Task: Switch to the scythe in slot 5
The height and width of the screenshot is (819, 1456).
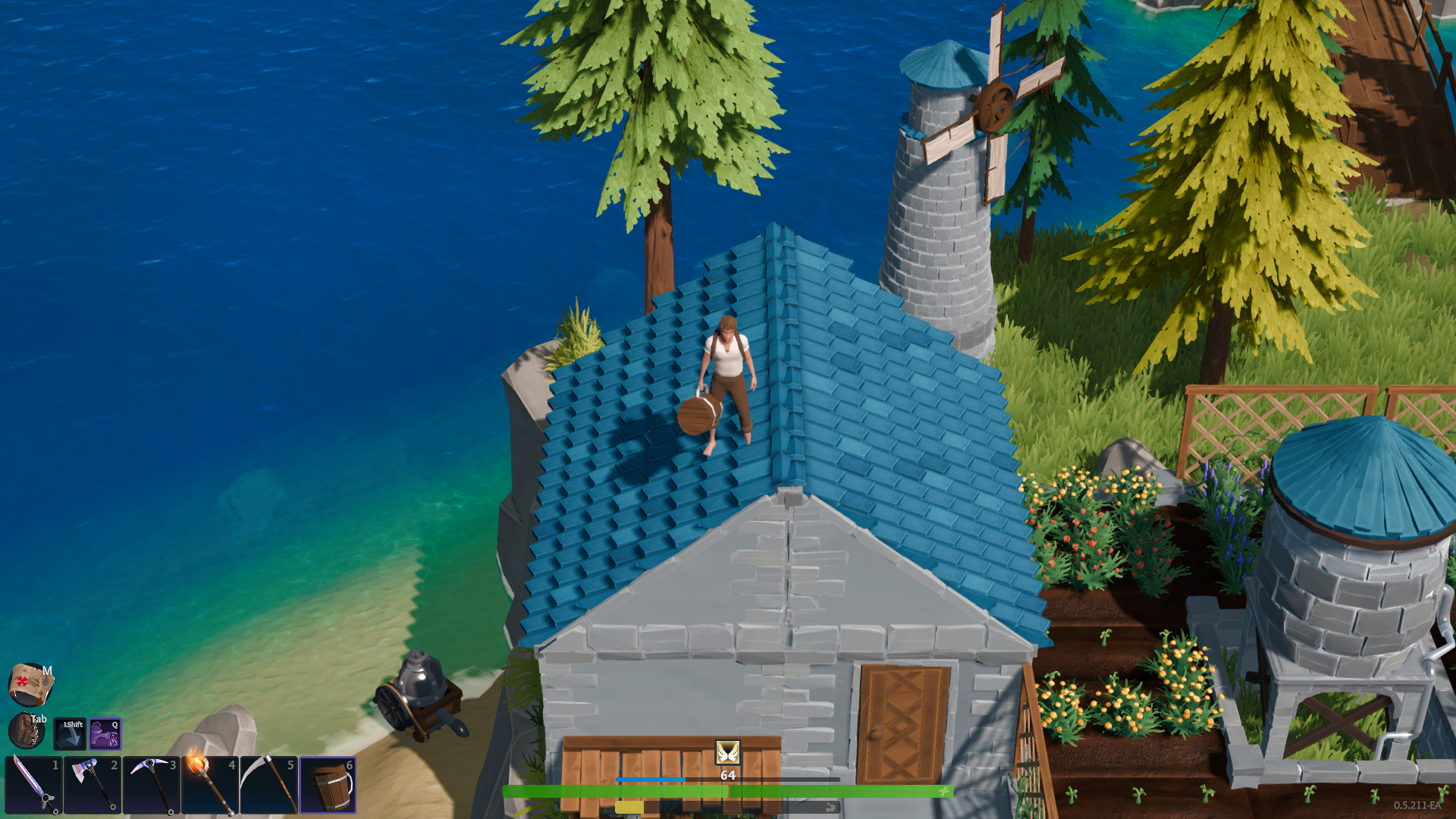Action: pos(268,785)
